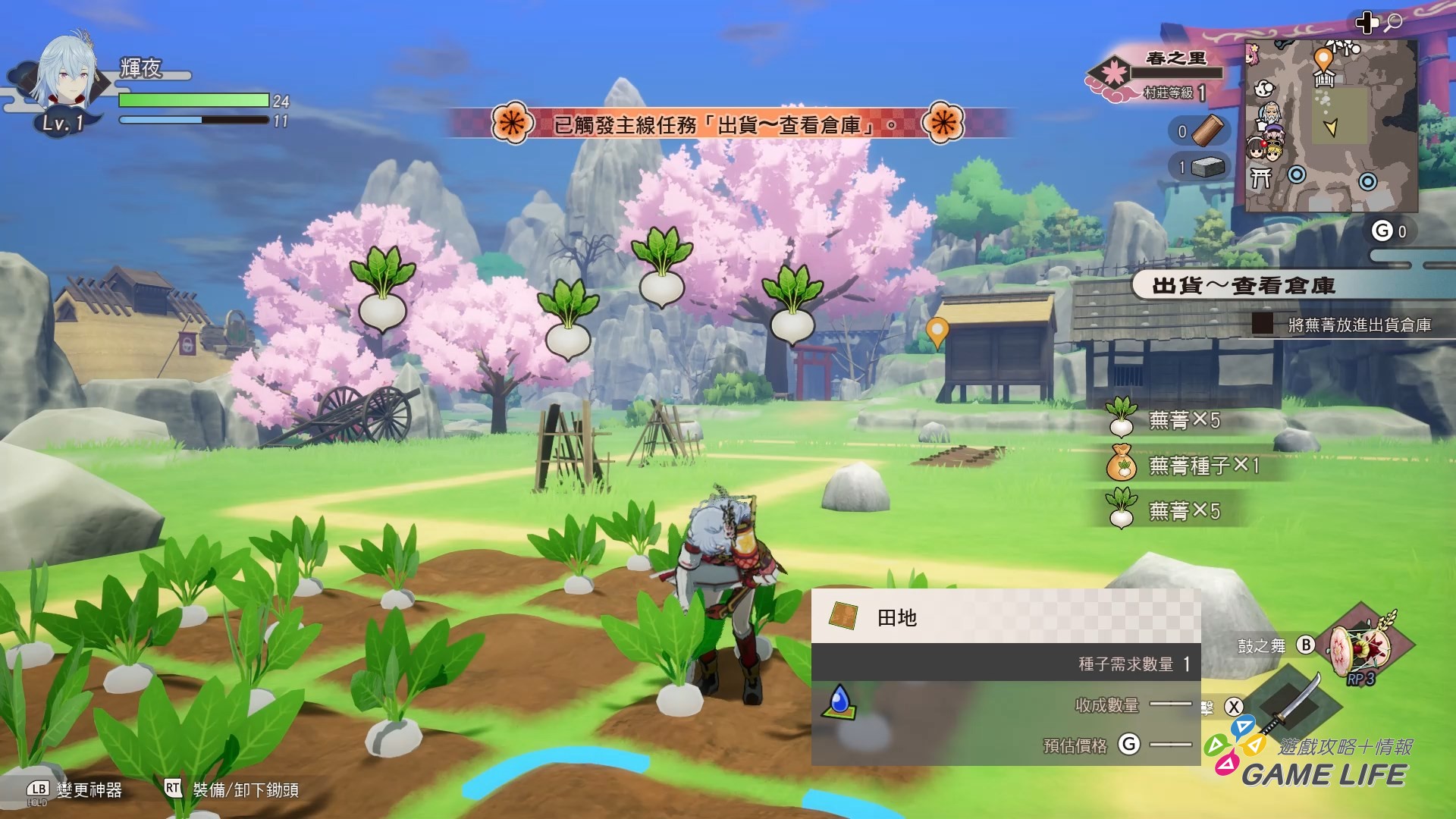Activate the 鼓之舞 drum dance skill
This screenshot has width=1456, height=819.
coord(1364,646)
